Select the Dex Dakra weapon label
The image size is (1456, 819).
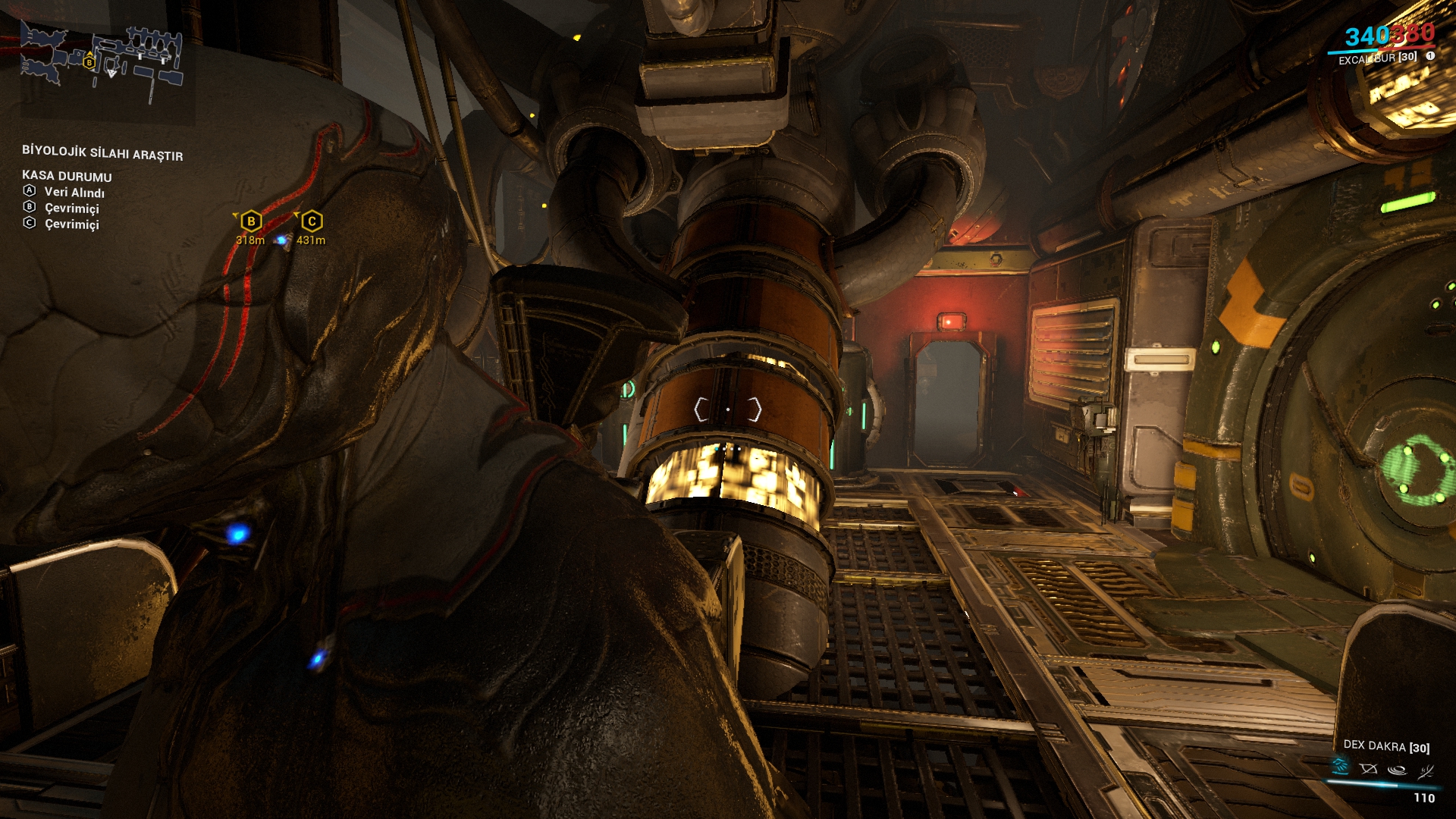(1385, 746)
